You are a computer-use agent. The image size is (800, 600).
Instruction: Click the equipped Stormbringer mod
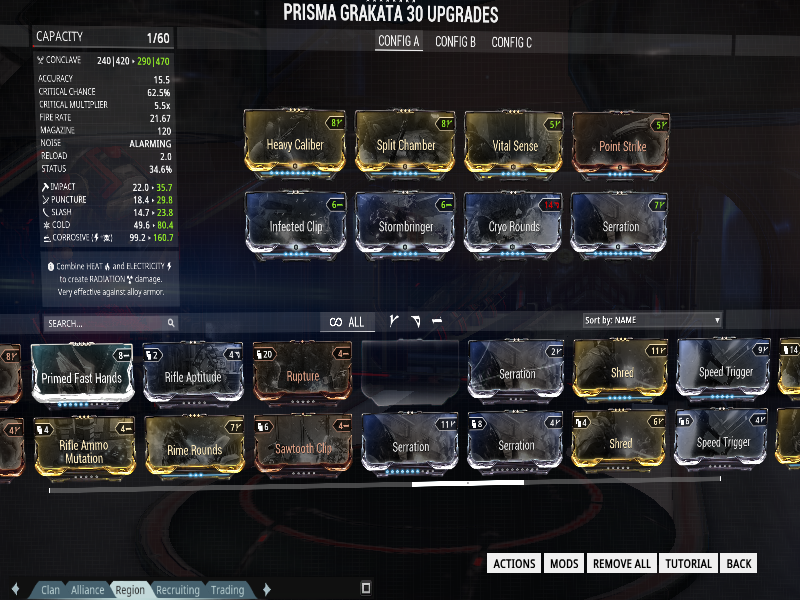click(405, 226)
